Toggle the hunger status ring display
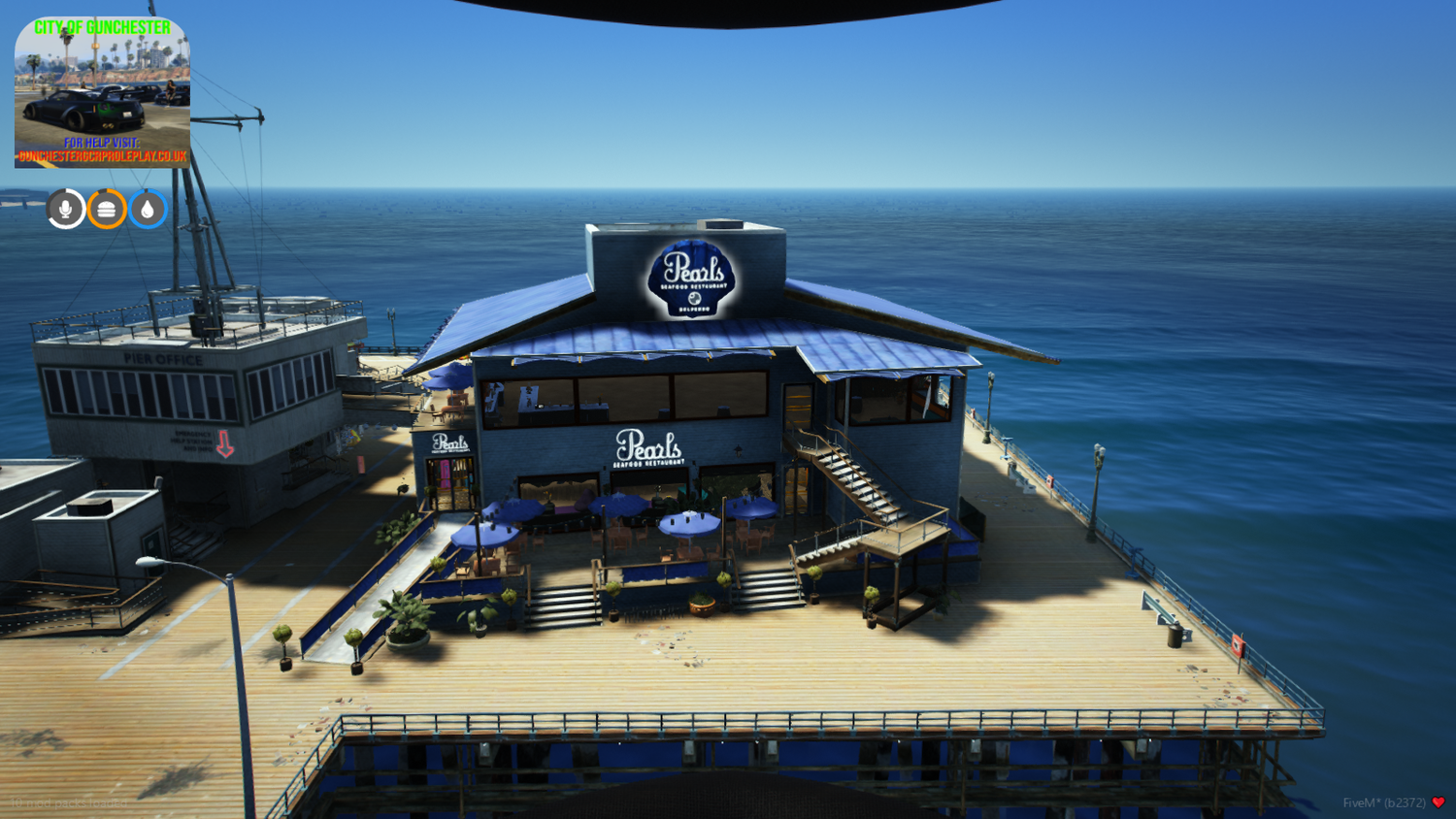 pos(106,208)
